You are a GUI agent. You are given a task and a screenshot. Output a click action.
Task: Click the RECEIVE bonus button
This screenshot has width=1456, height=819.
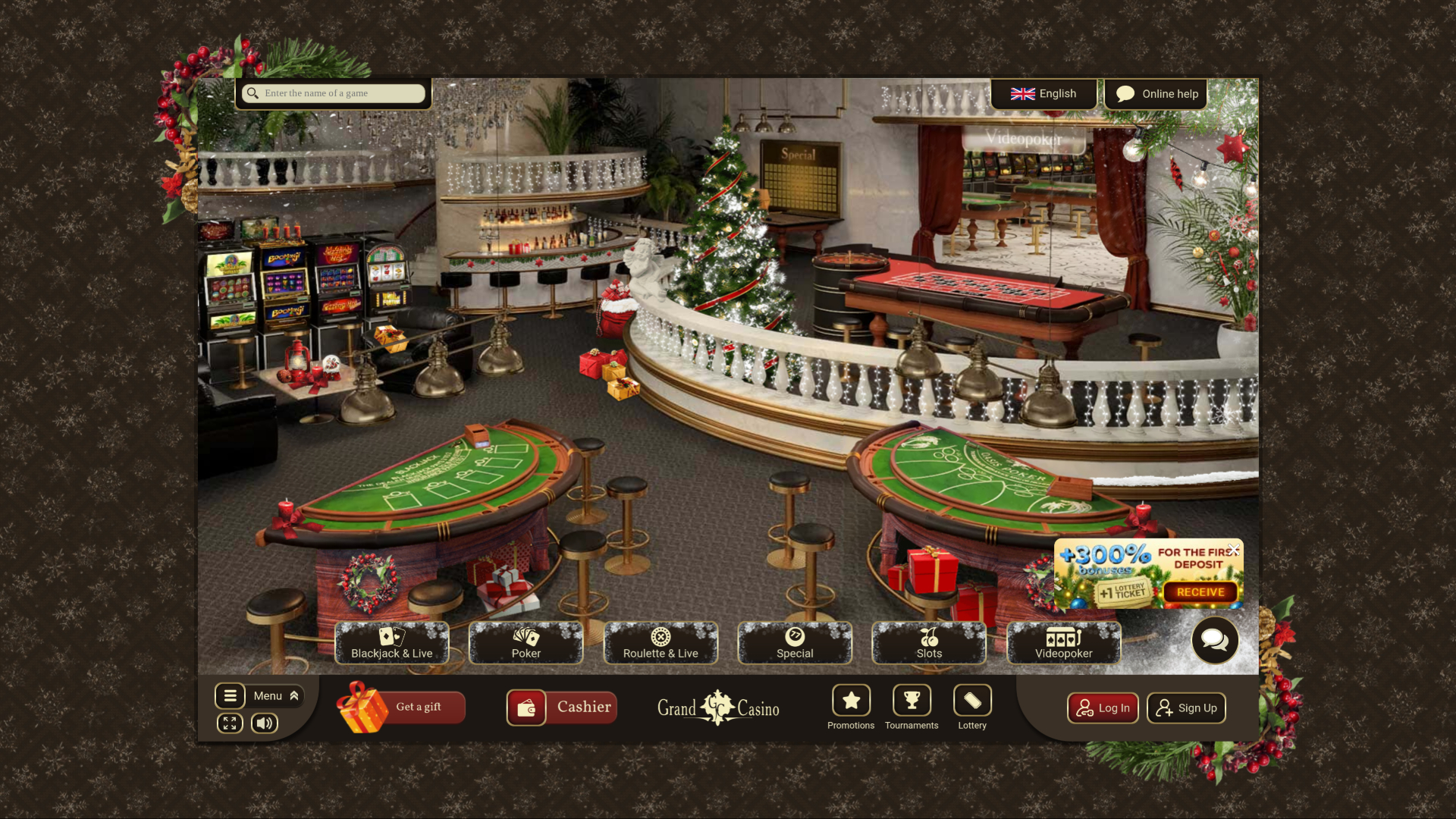tap(1203, 591)
